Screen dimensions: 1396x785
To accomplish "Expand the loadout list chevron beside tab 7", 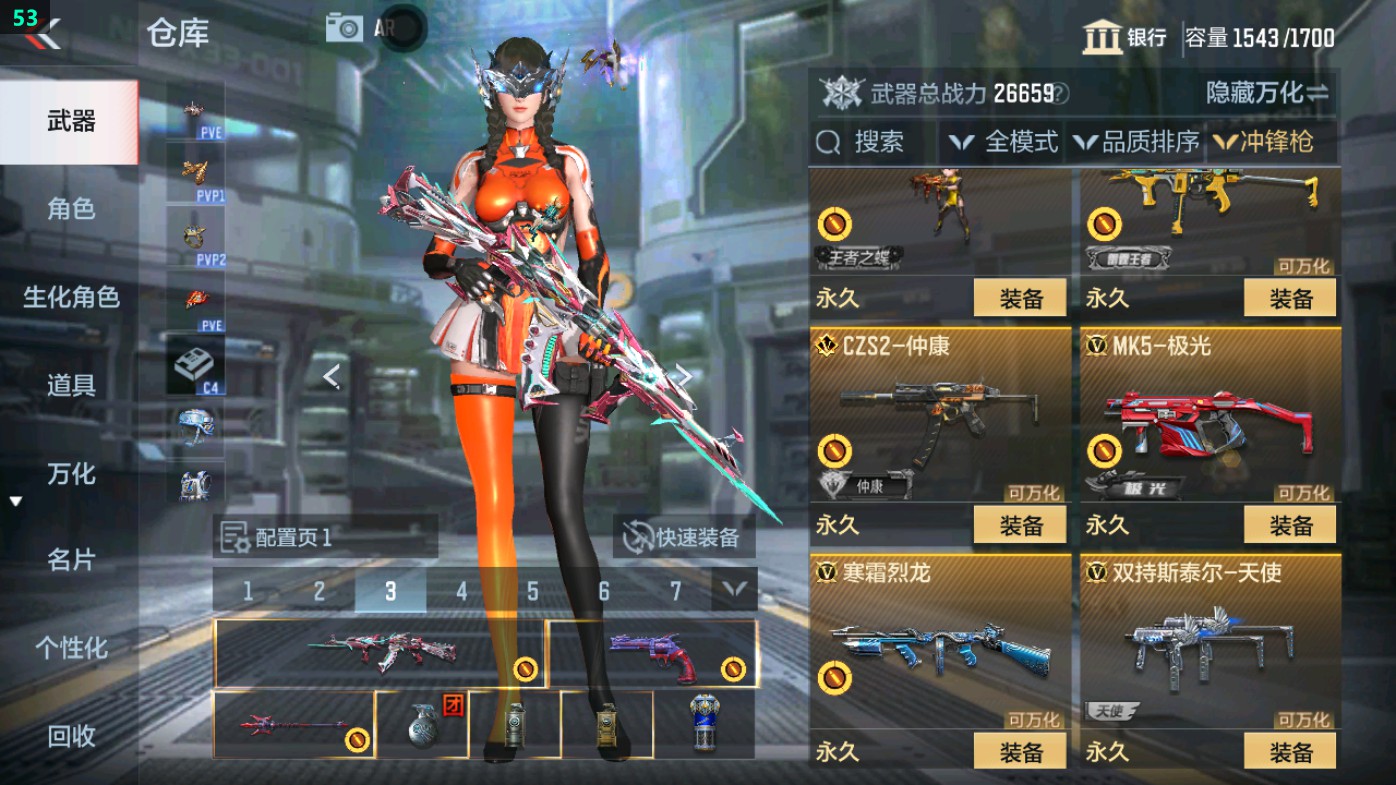I will click(x=733, y=591).
